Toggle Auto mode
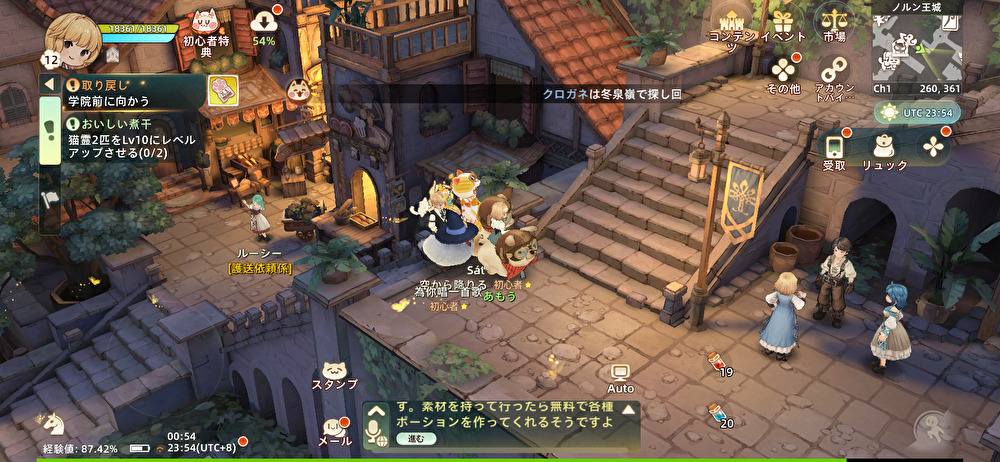This screenshot has height=462, width=1000. coord(621,378)
